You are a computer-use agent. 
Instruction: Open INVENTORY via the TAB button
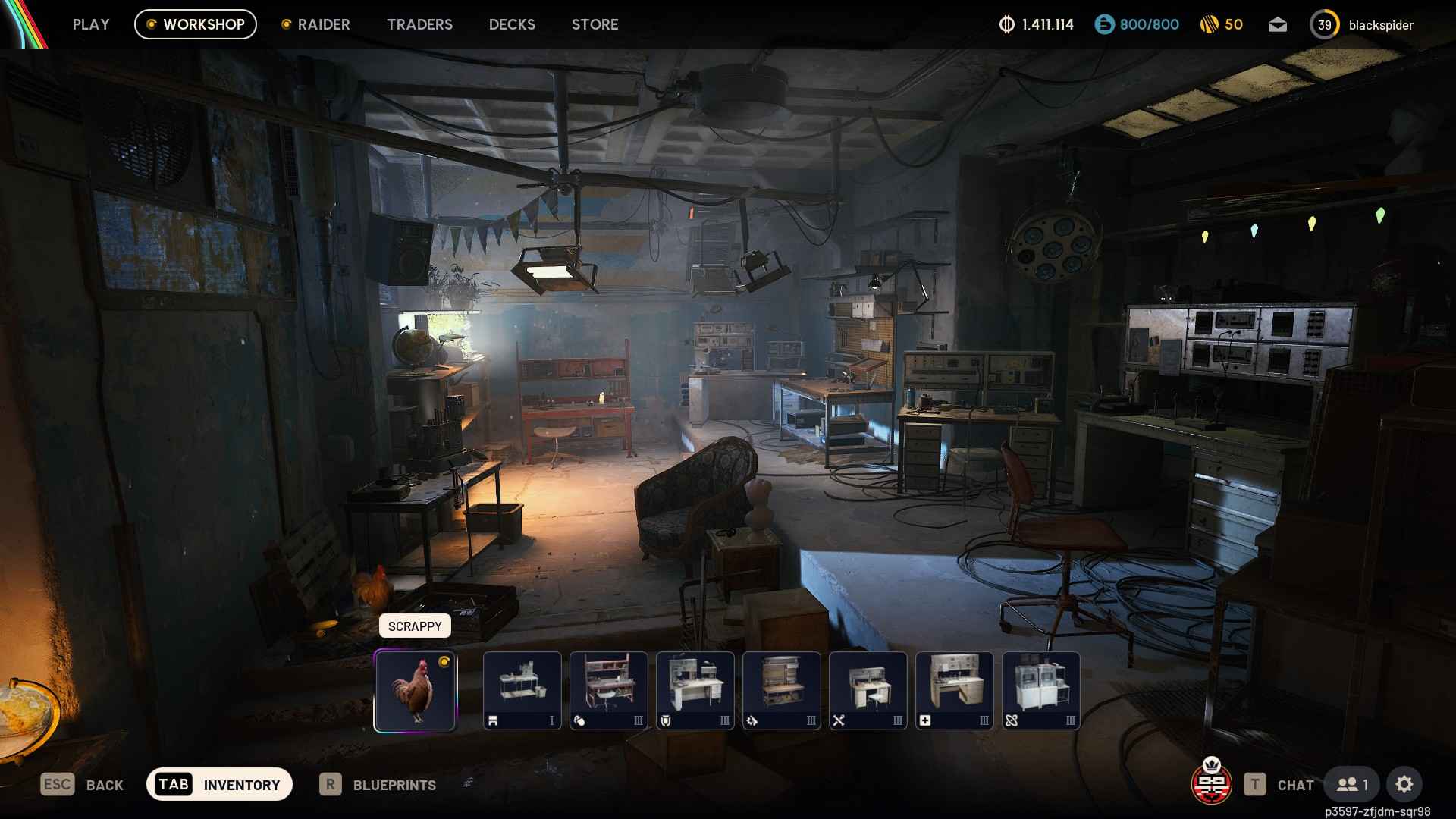click(219, 785)
